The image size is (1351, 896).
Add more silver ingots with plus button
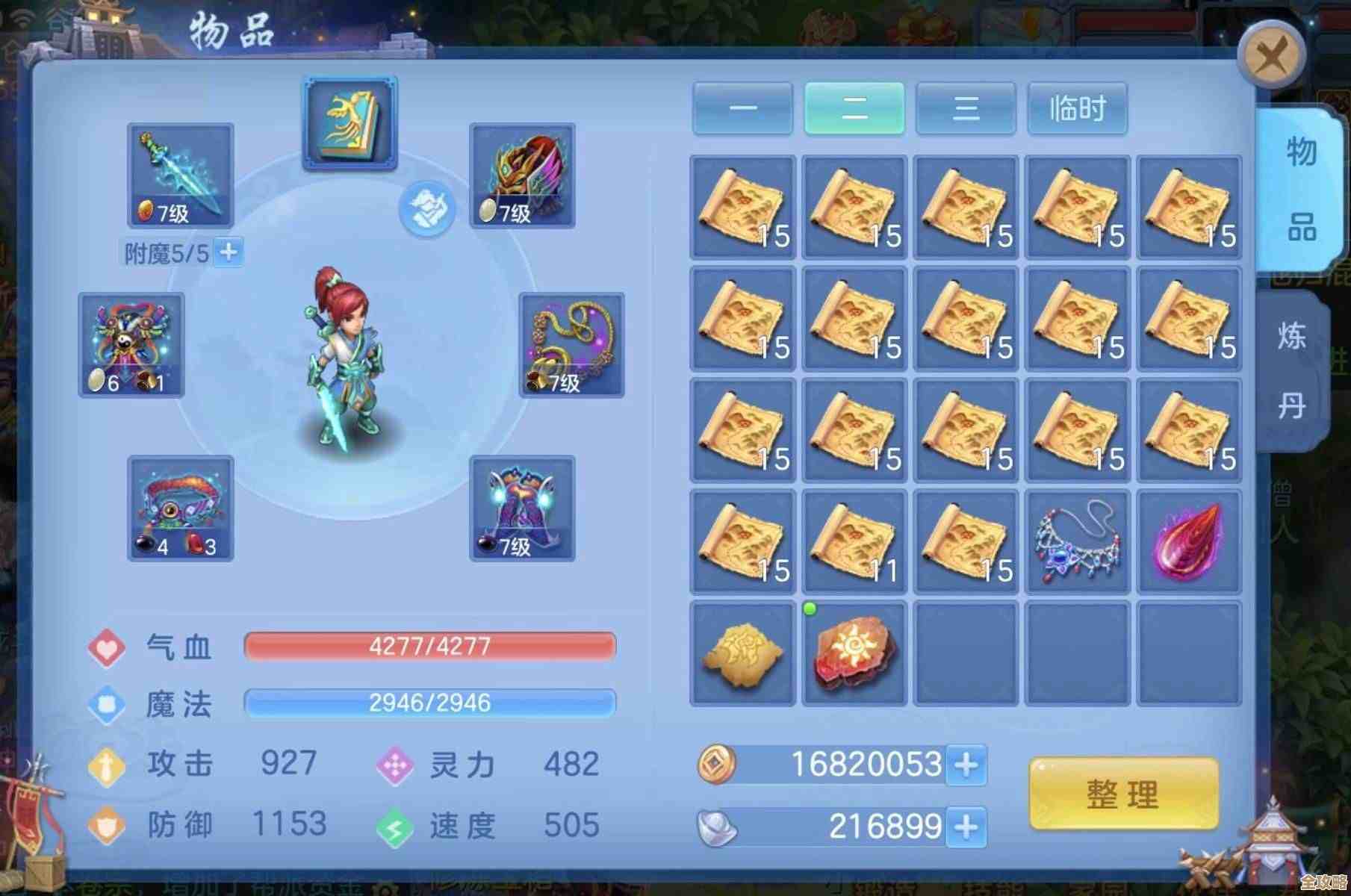966,827
